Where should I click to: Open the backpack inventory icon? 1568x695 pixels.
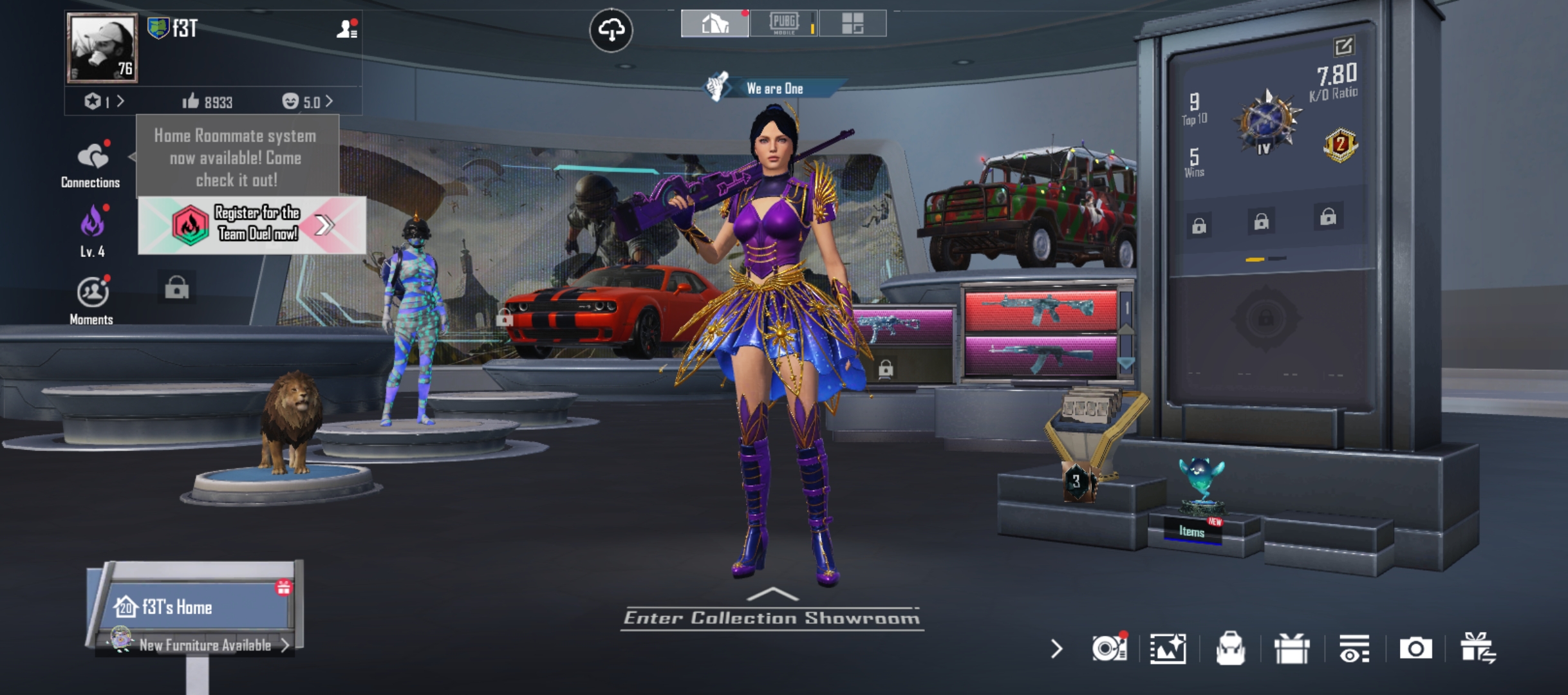click(x=1230, y=648)
